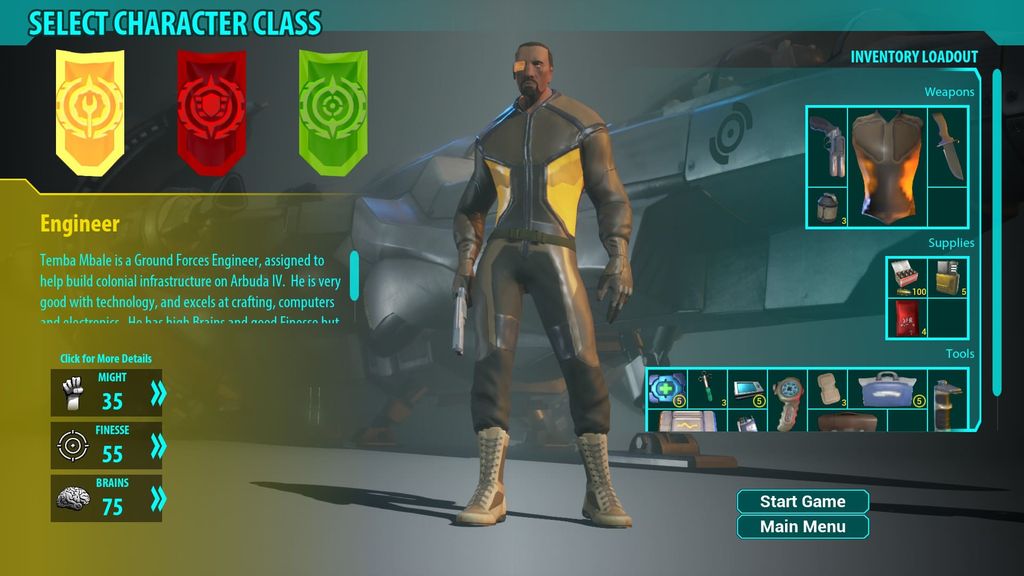
Task: Open the Brains stat details
Action: [158, 498]
